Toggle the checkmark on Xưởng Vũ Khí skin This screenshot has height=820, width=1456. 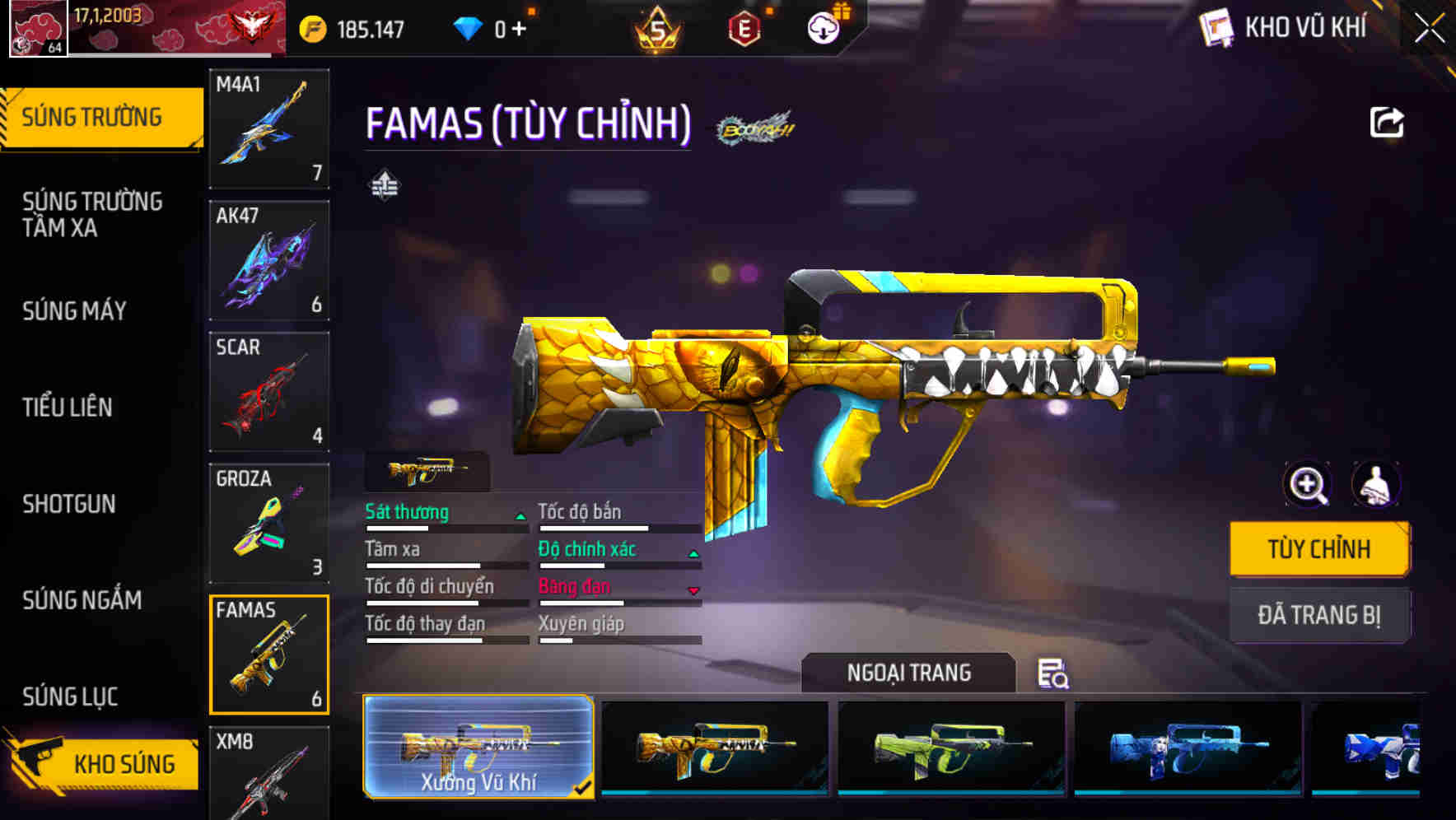(584, 788)
